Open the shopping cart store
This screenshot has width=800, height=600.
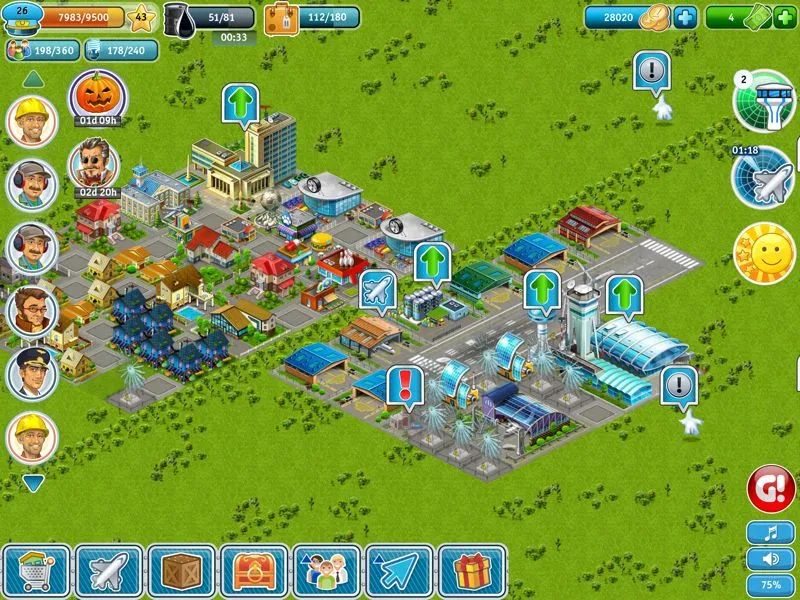[37, 571]
